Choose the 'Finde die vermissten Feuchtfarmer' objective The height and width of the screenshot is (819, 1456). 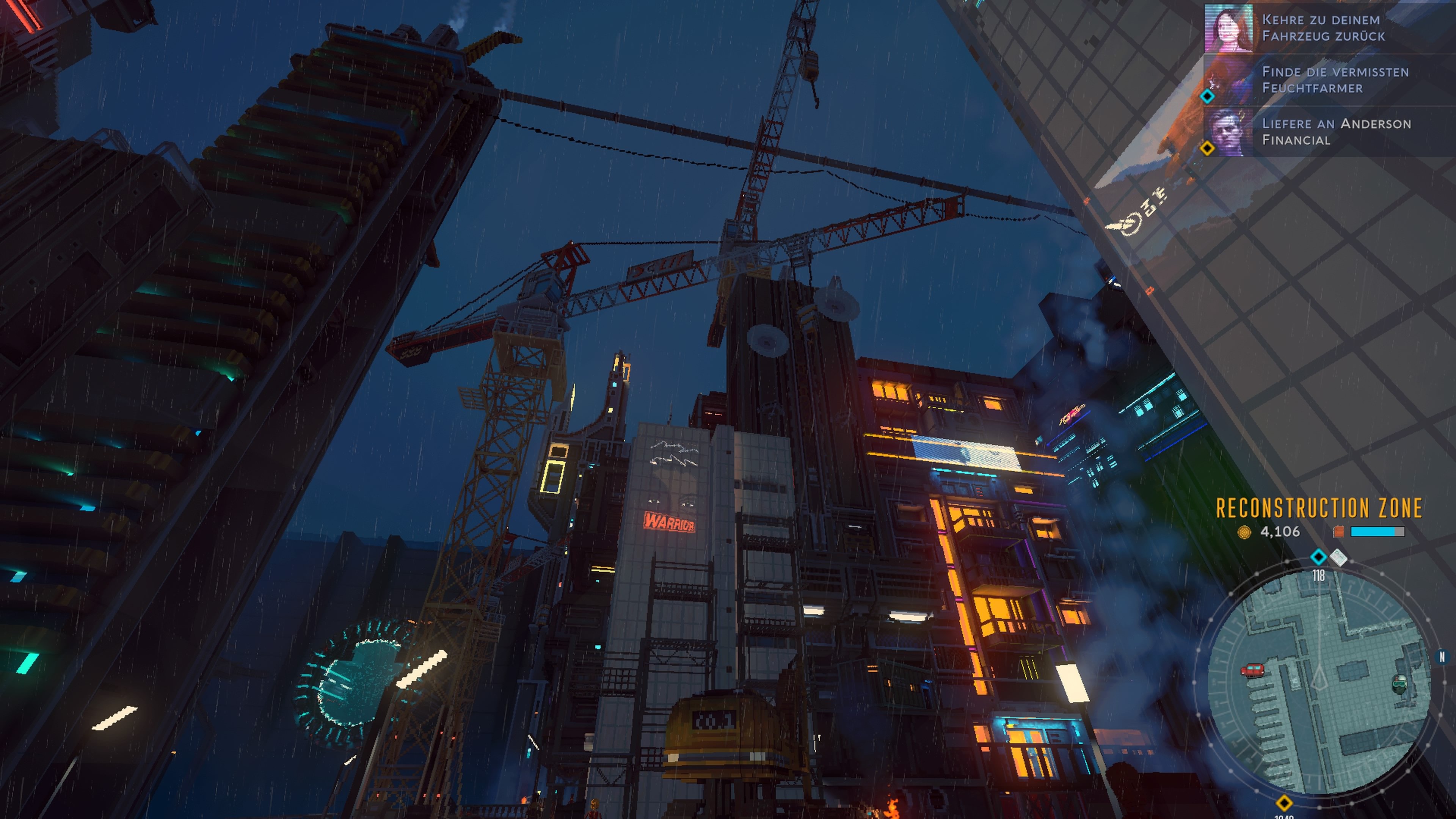point(1335,80)
